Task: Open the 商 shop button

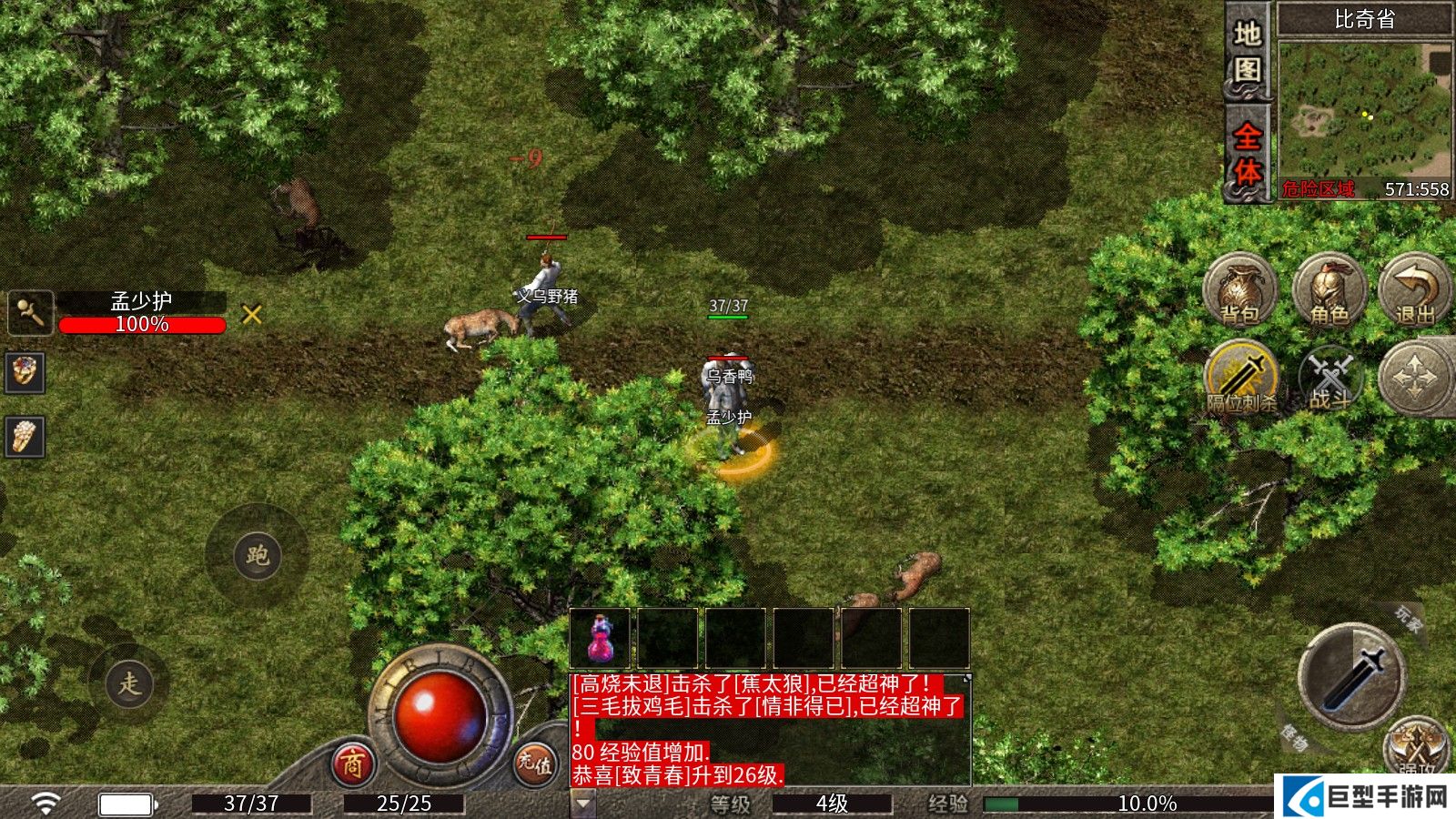Action: click(x=352, y=764)
